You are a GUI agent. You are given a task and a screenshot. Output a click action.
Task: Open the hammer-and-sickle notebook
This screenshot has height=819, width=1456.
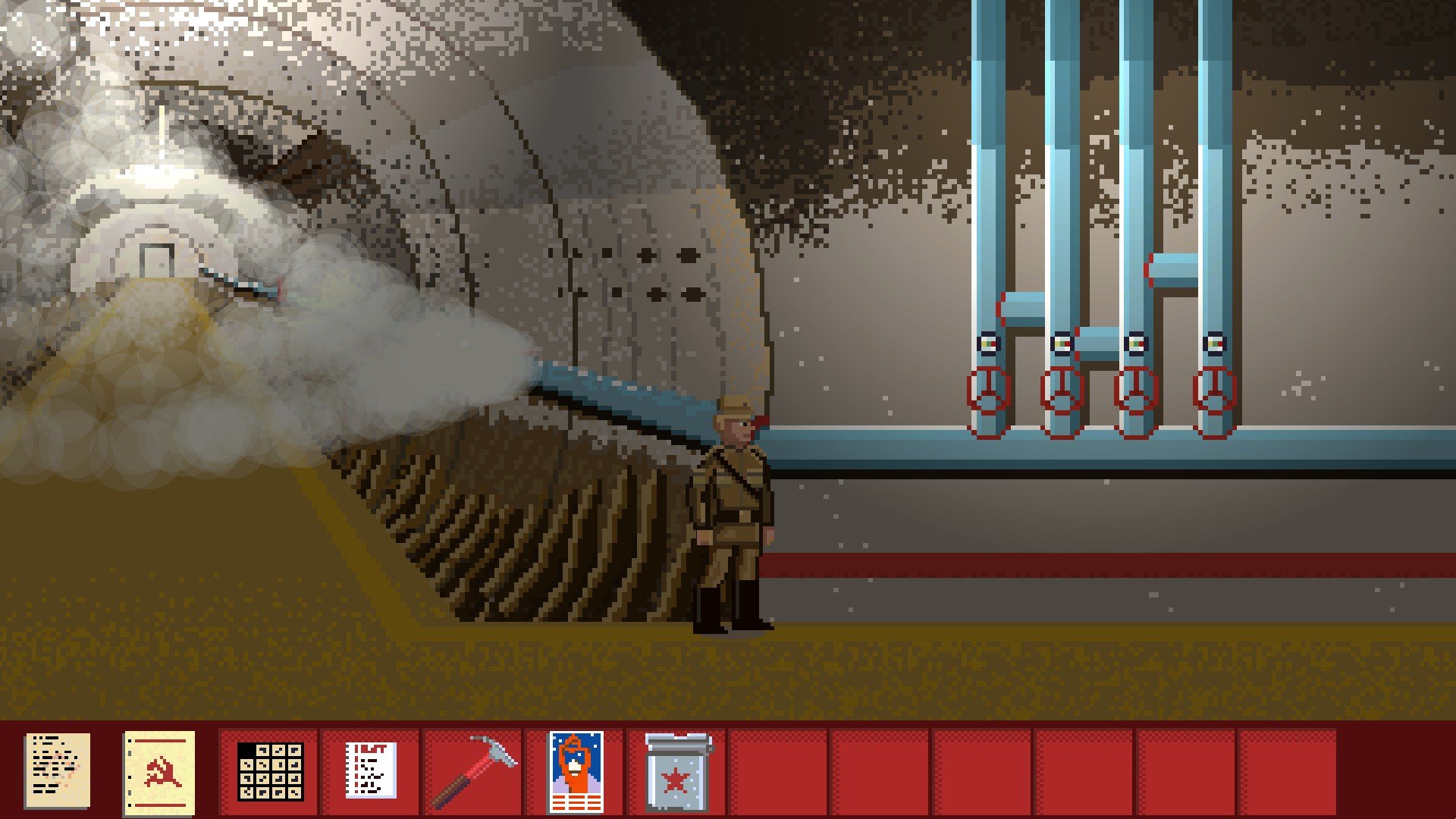(159, 772)
